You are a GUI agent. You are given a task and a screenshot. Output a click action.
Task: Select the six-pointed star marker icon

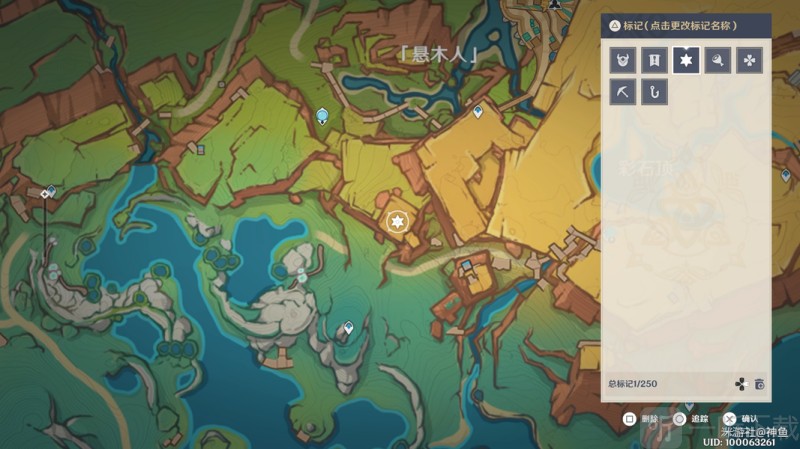(685, 61)
